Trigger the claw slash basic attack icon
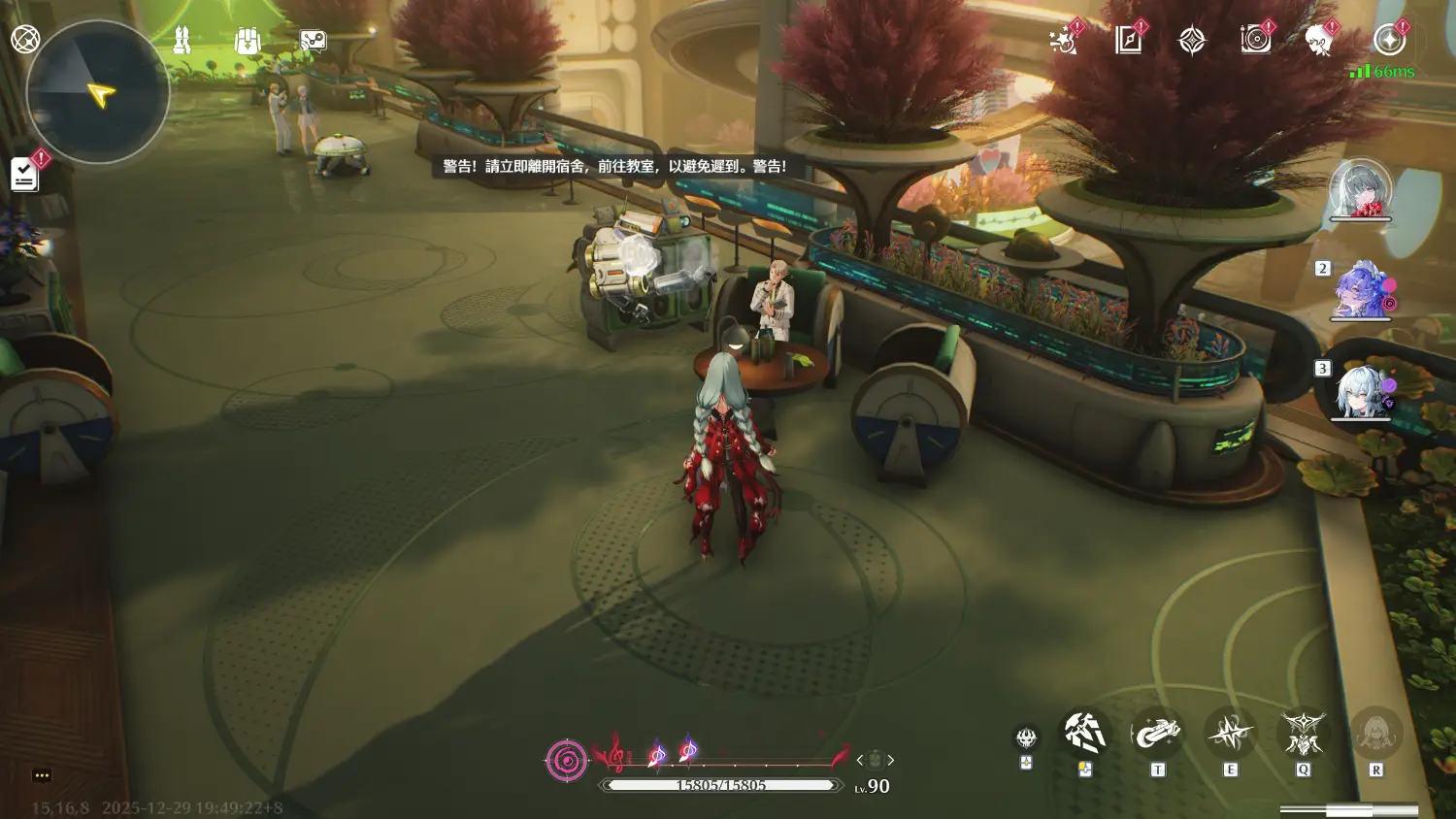Image resolution: width=1456 pixels, height=819 pixels. pyautogui.click(x=1084, y=734)
